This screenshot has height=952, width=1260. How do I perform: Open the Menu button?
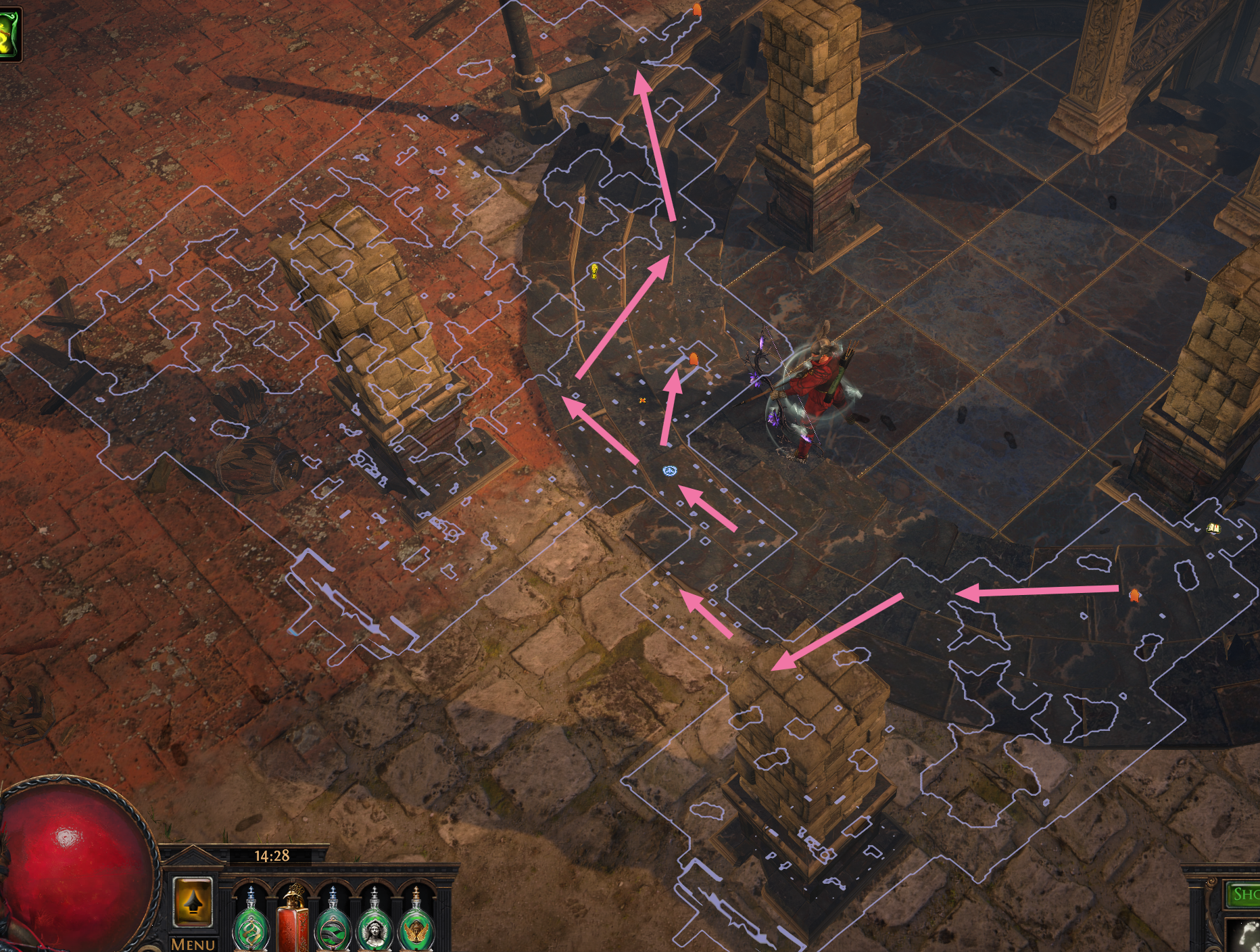(x=193, y=943)
